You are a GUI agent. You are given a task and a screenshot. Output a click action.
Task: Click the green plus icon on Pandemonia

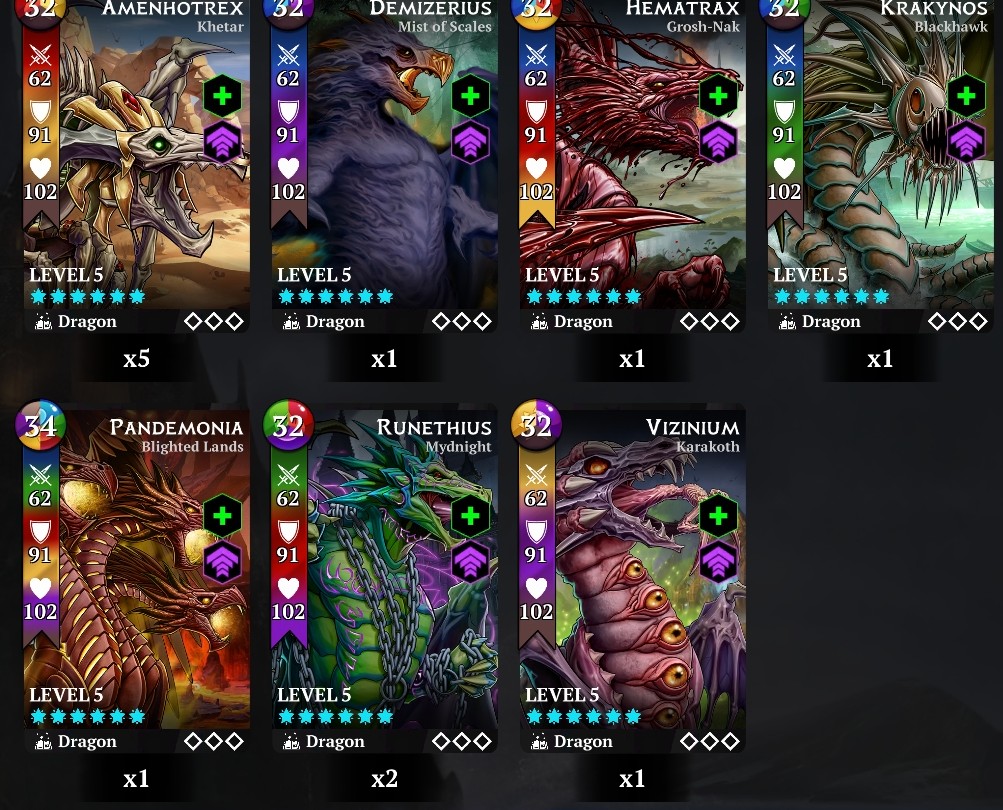222,516
